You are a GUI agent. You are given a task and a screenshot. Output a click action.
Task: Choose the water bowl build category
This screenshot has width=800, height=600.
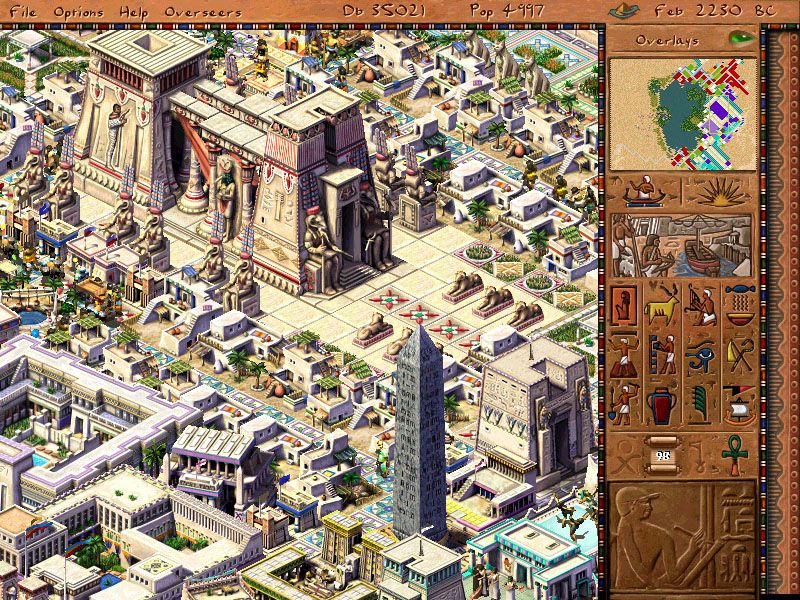point(738,302)
